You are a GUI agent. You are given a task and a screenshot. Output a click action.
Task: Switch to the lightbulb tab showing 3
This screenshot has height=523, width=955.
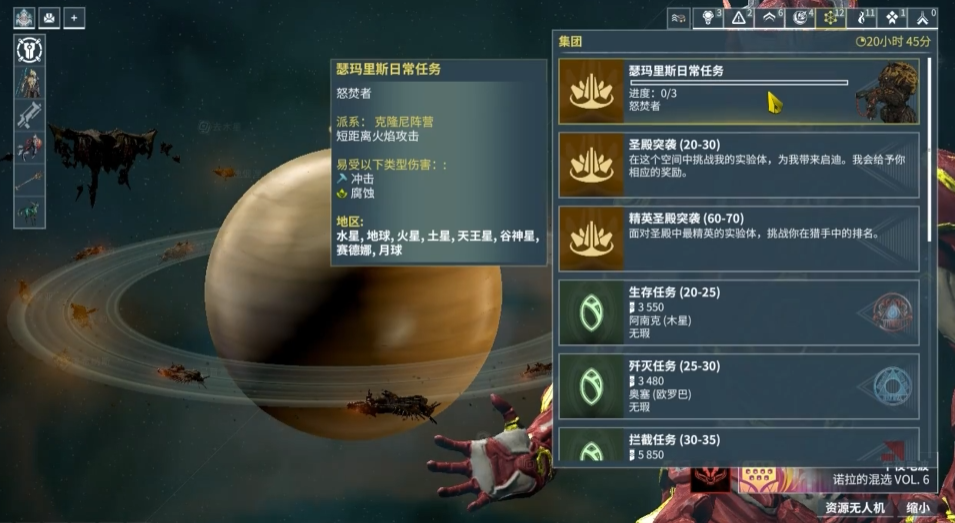709,18
